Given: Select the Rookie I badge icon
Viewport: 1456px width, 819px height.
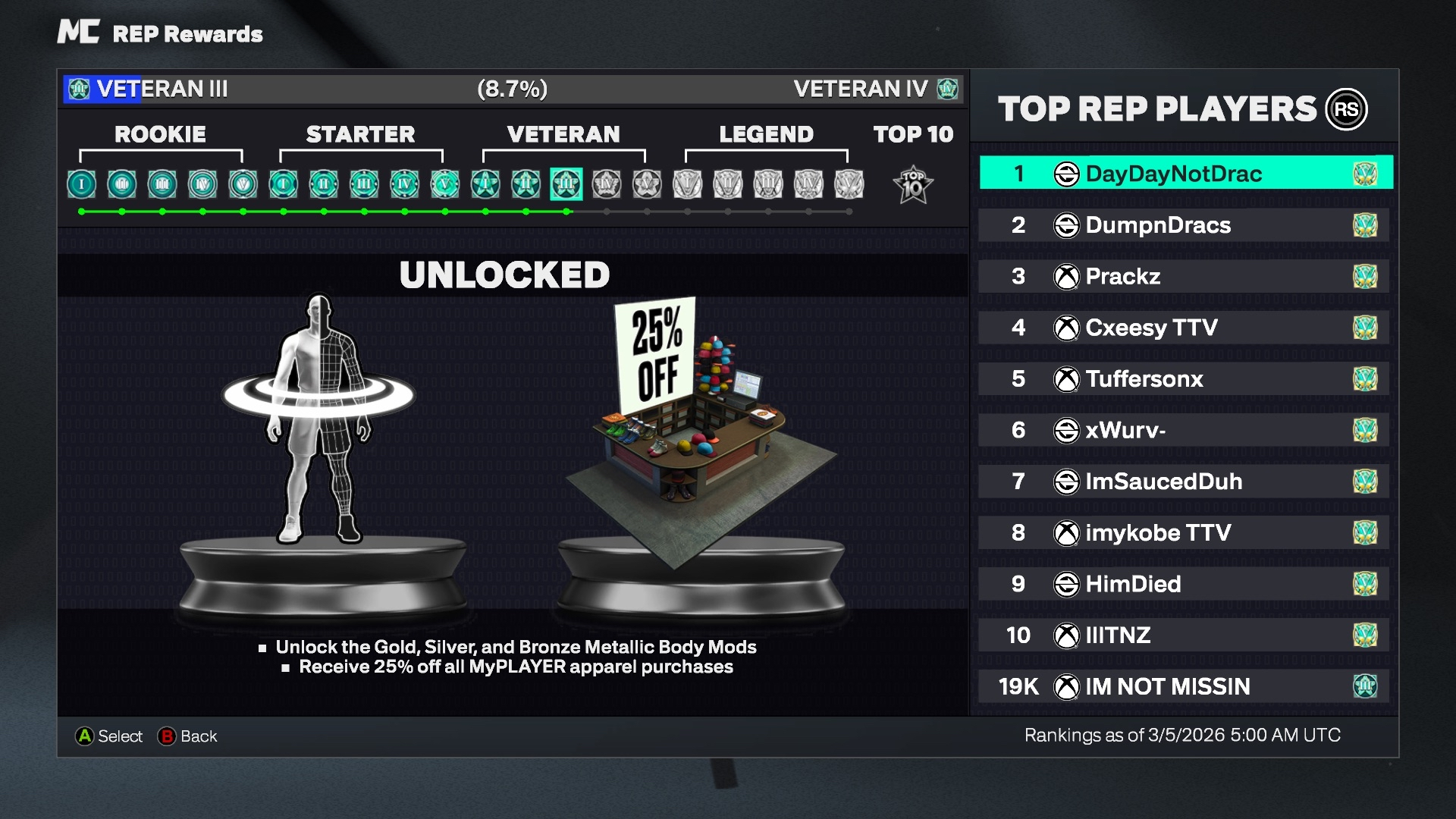Looking at the screenshot, I should [81, 184].
